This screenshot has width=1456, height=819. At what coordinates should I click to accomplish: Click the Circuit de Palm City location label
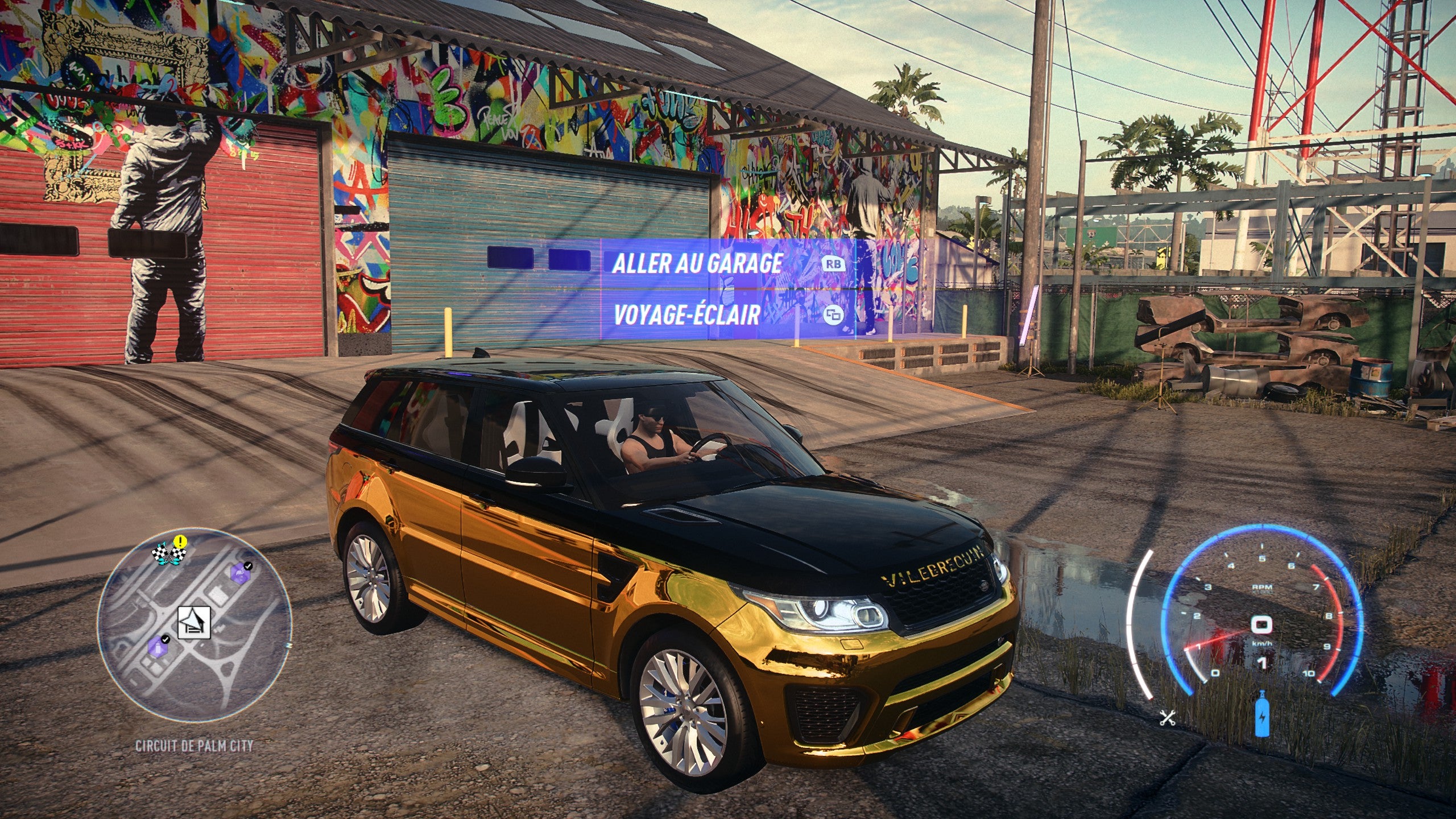click(195, 746)
